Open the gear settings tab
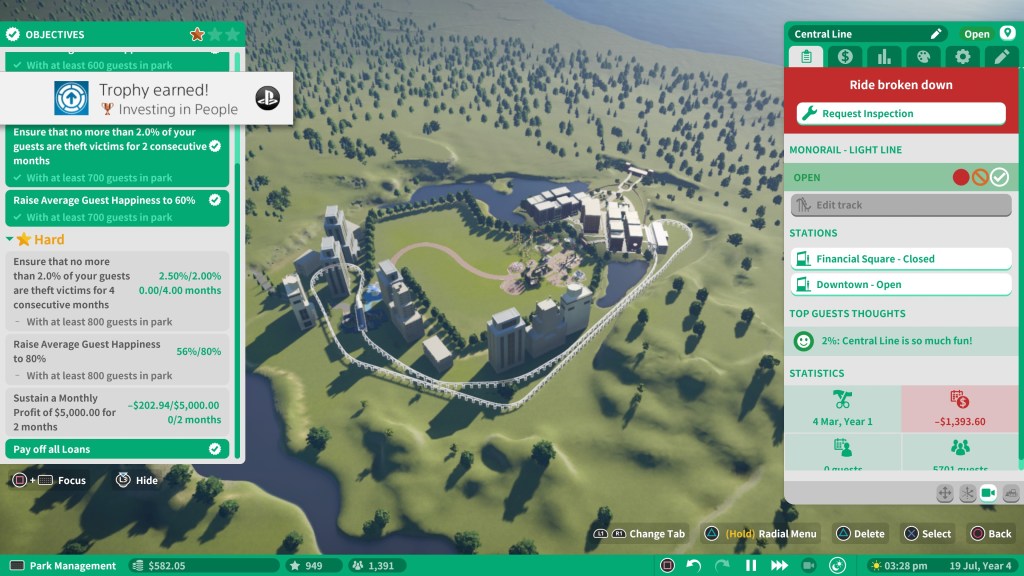Viewport: 1024px width, 576px height. point(963,57)
